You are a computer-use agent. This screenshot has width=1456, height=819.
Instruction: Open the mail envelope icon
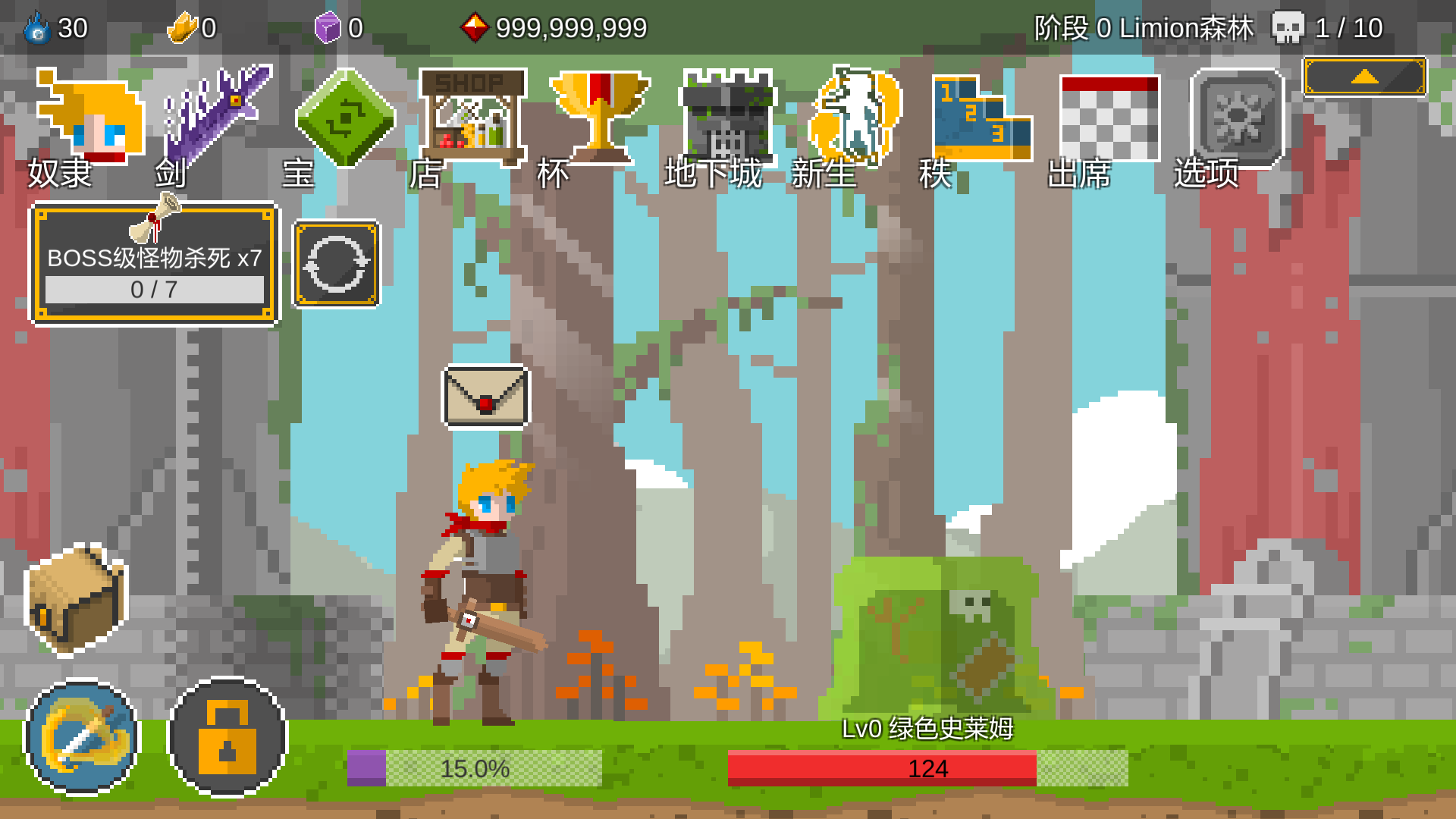[x=486, y=397]
